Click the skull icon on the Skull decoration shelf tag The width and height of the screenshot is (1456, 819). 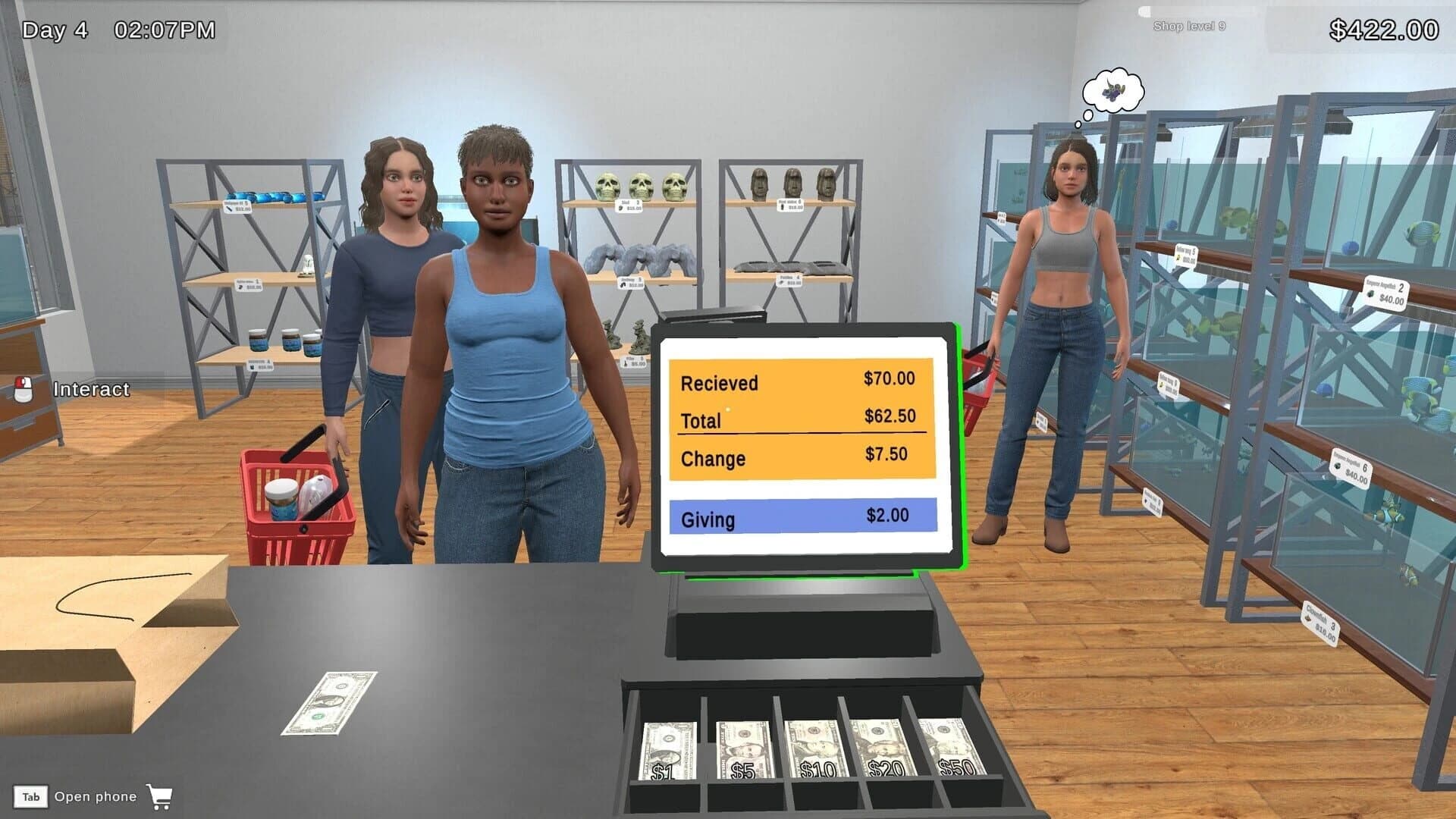620,208
